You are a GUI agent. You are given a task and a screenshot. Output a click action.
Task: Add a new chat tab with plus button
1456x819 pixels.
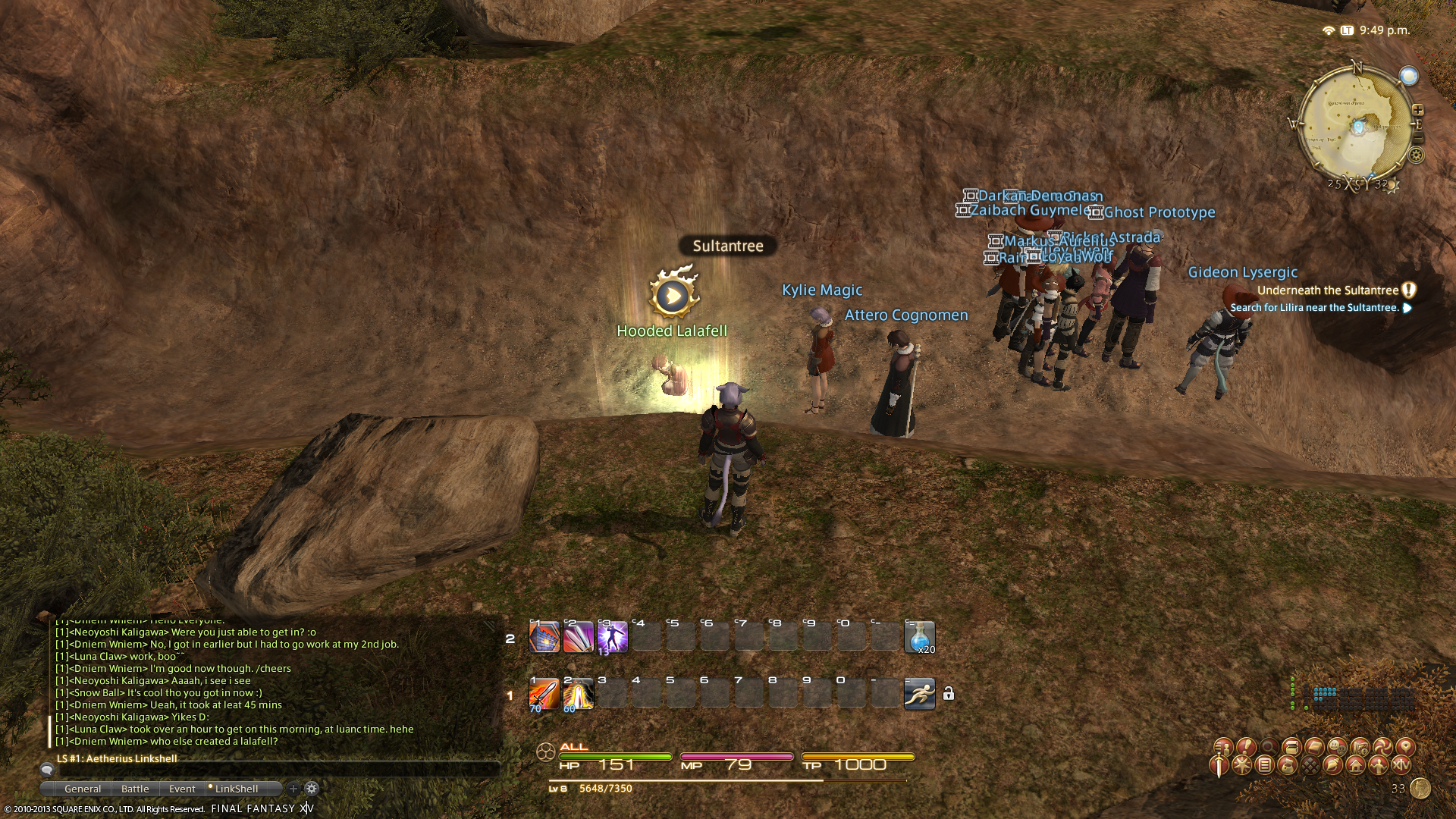pos(293,789)
